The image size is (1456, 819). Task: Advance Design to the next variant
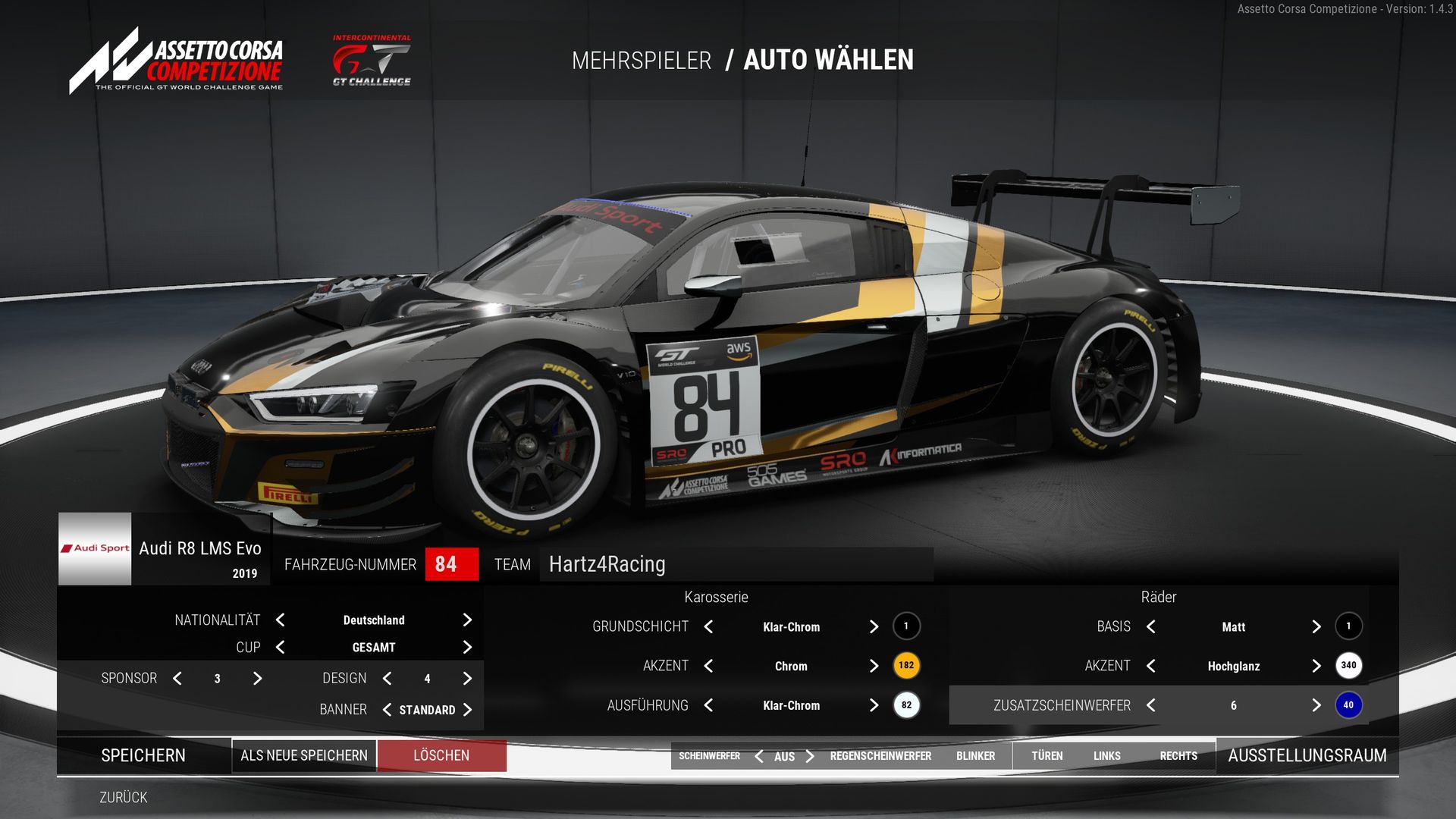tap(467, 679)
